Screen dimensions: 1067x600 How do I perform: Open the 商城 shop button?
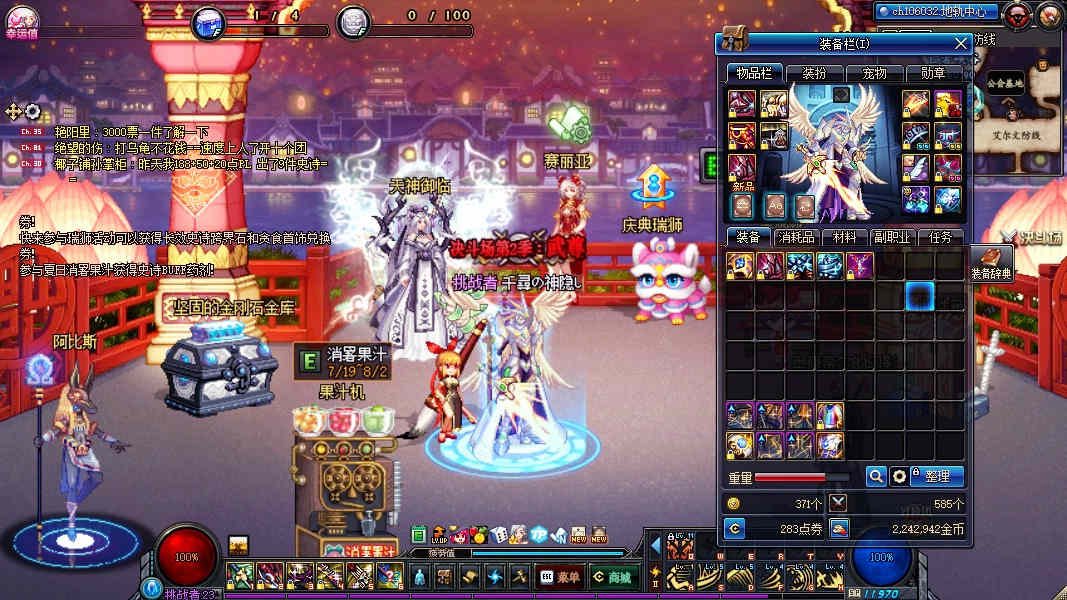point(611,576)
